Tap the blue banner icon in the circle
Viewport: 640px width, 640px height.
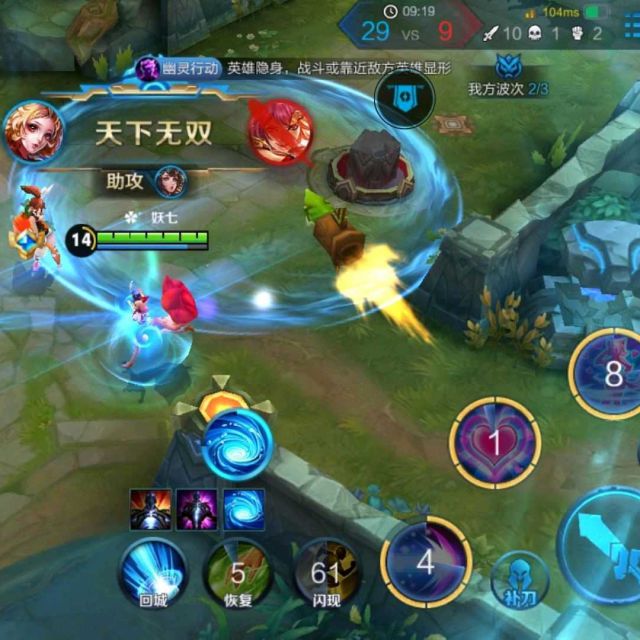pyautogui.click(x=402, y=100)
